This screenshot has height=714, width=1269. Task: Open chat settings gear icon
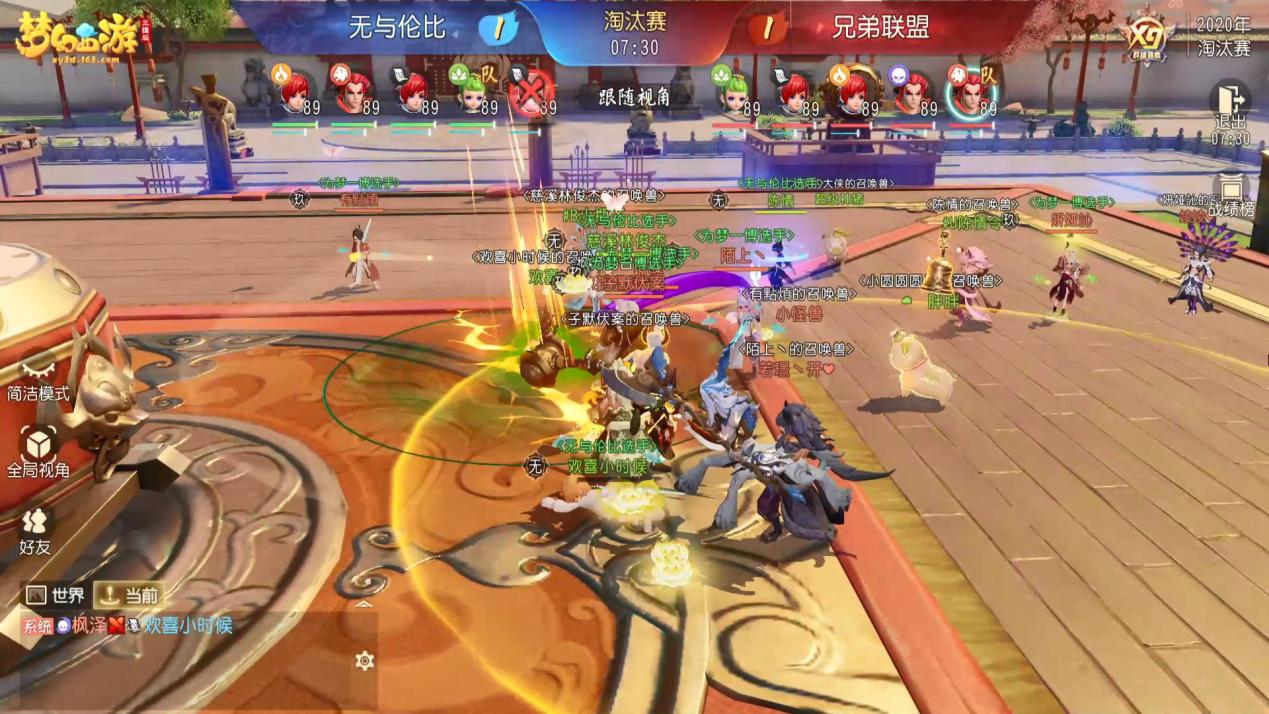[x=364, y=660]
